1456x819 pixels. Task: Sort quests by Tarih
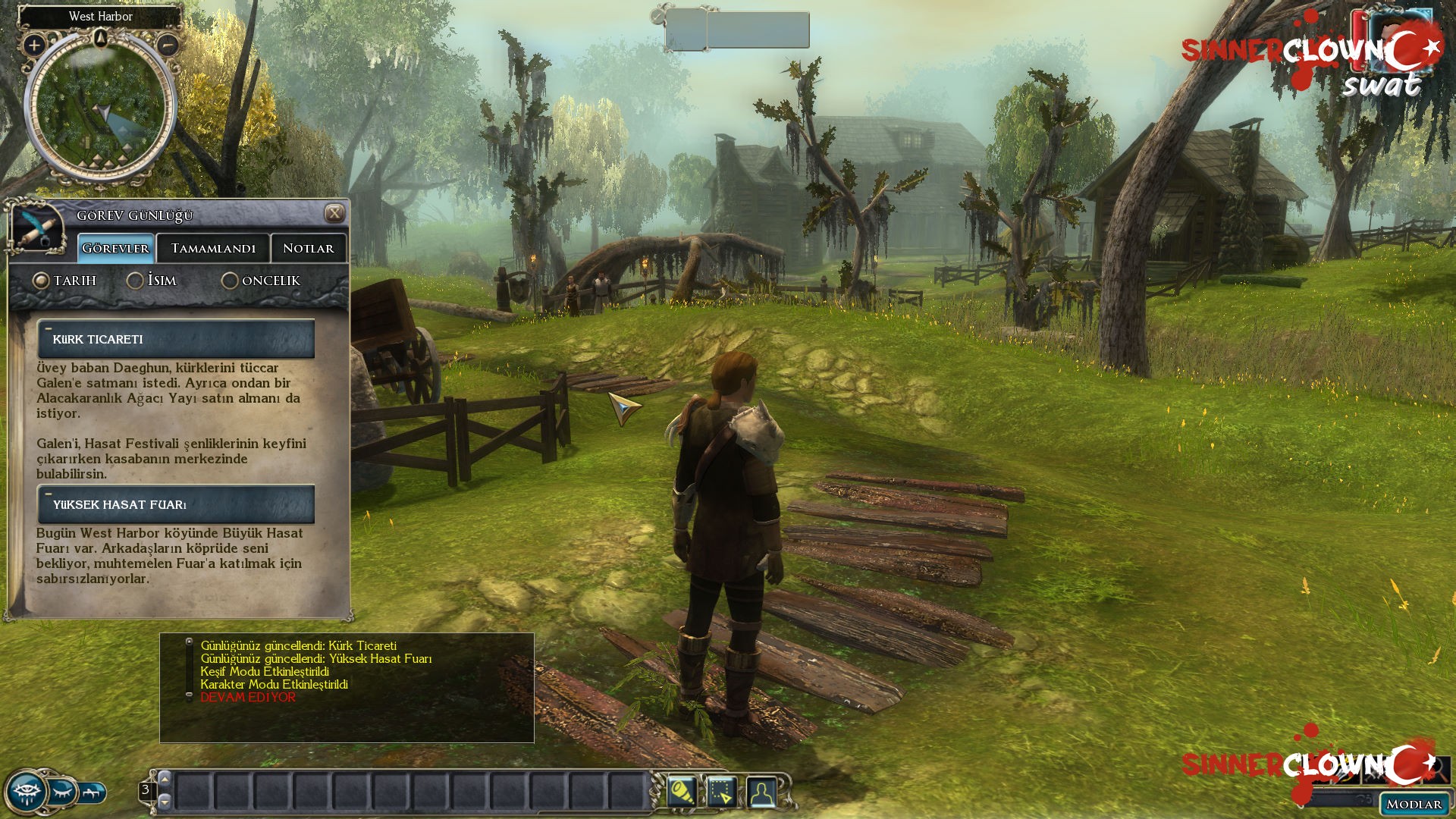click(x=41, y=281)
